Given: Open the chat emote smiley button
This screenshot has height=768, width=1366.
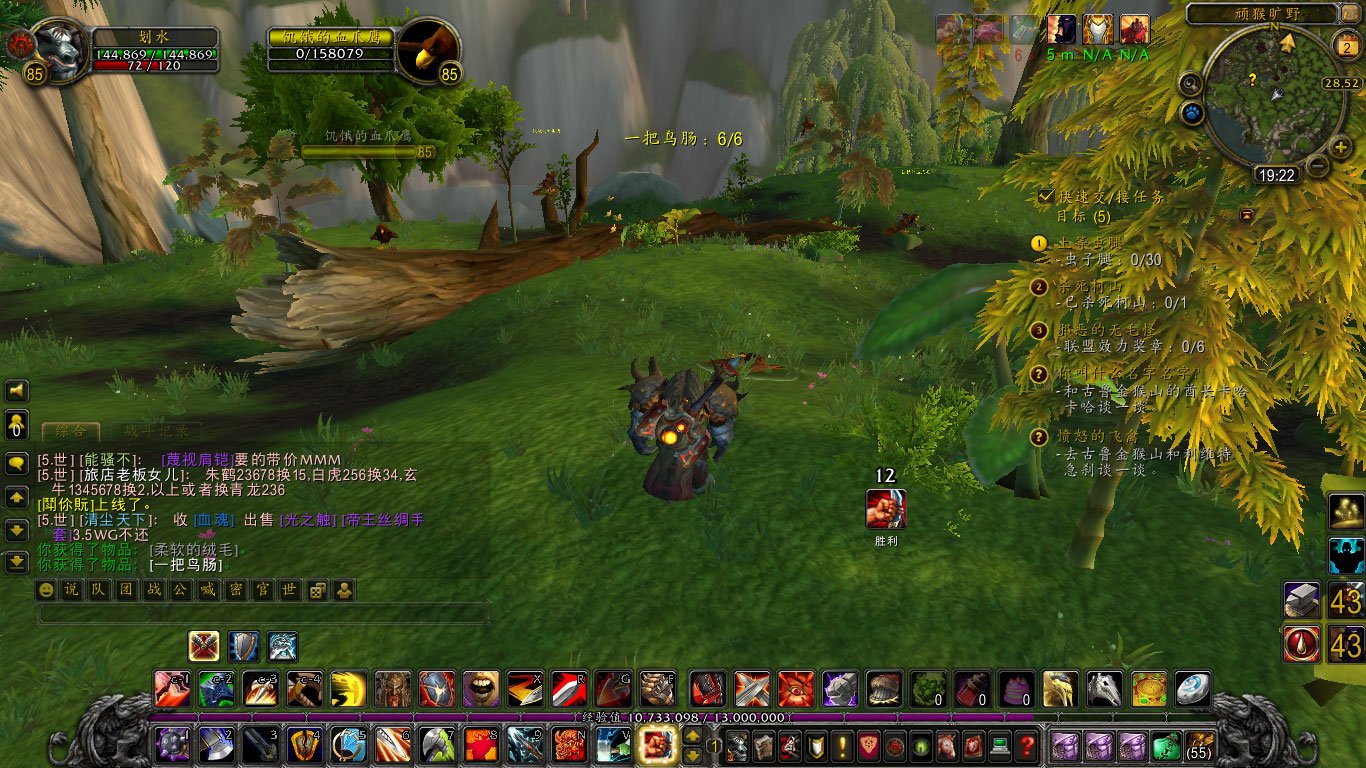Looking at the screenshot, I should (45, 590).
